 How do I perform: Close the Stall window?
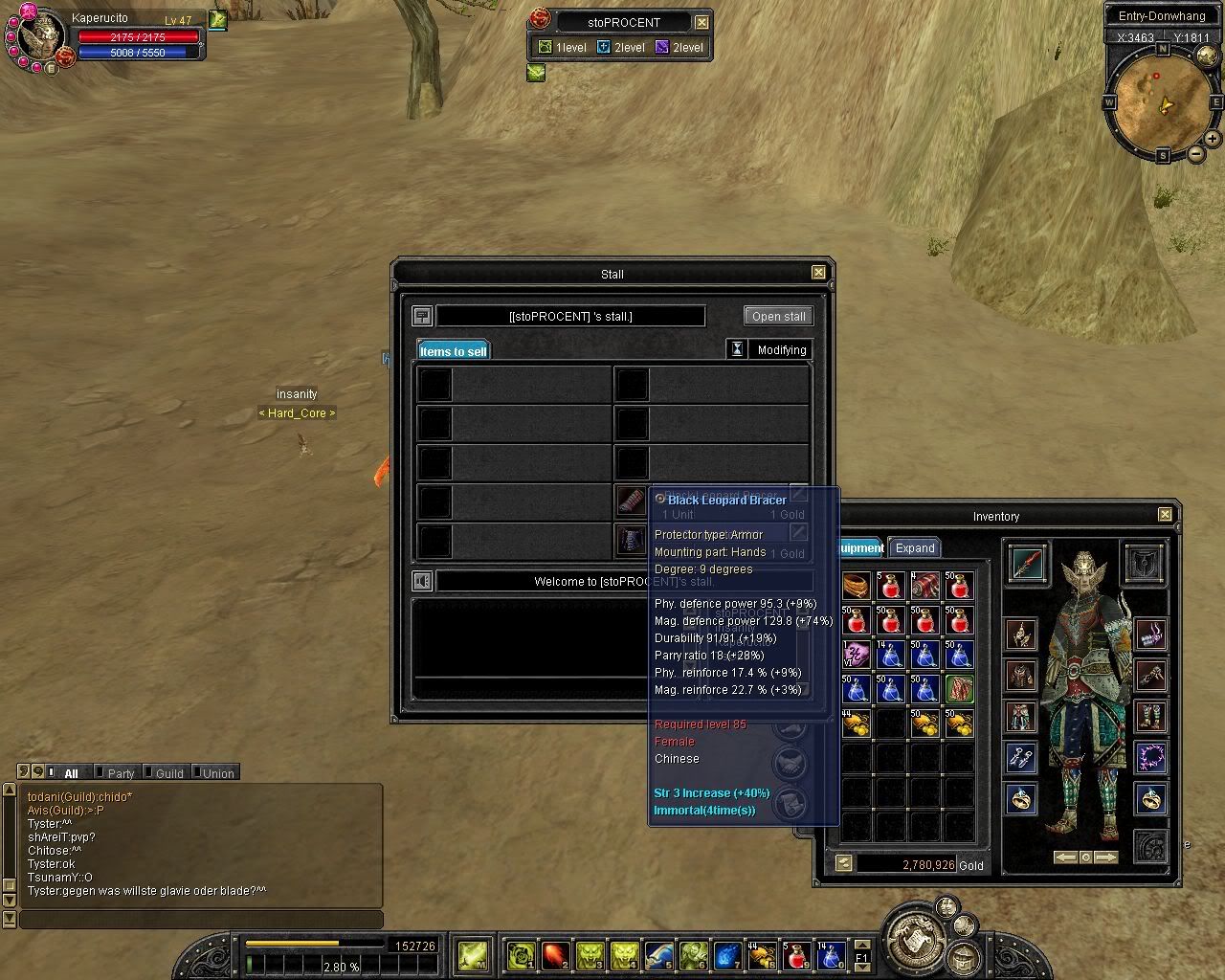[818, 273]
